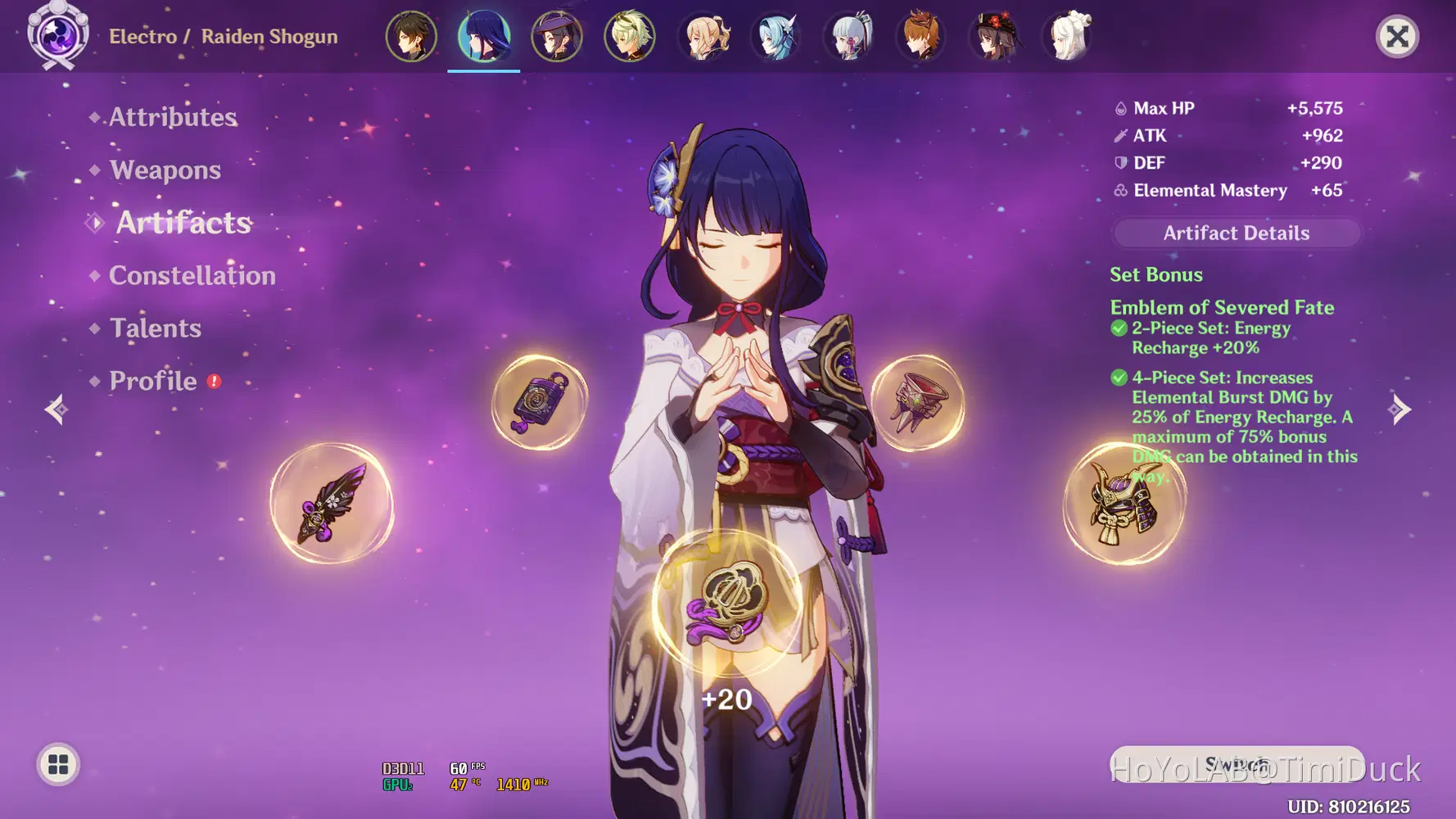Switch to the next character with right arrow
The height and width of the screenshot is (819, 1456).
click(x=1400, y=409)
